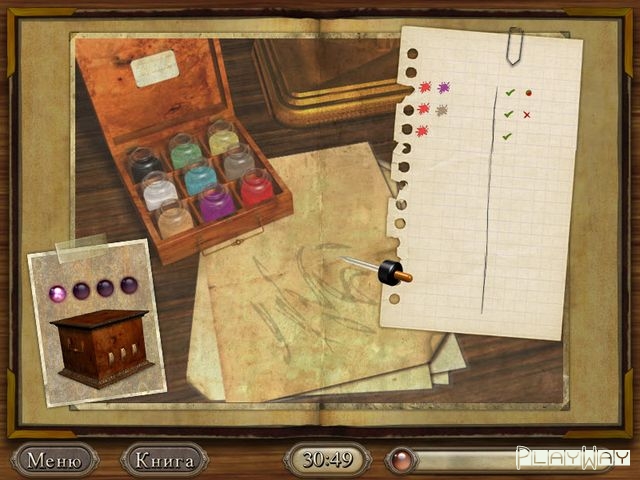Click the round hint orb button
640x480 pixels.
[401, 460]
